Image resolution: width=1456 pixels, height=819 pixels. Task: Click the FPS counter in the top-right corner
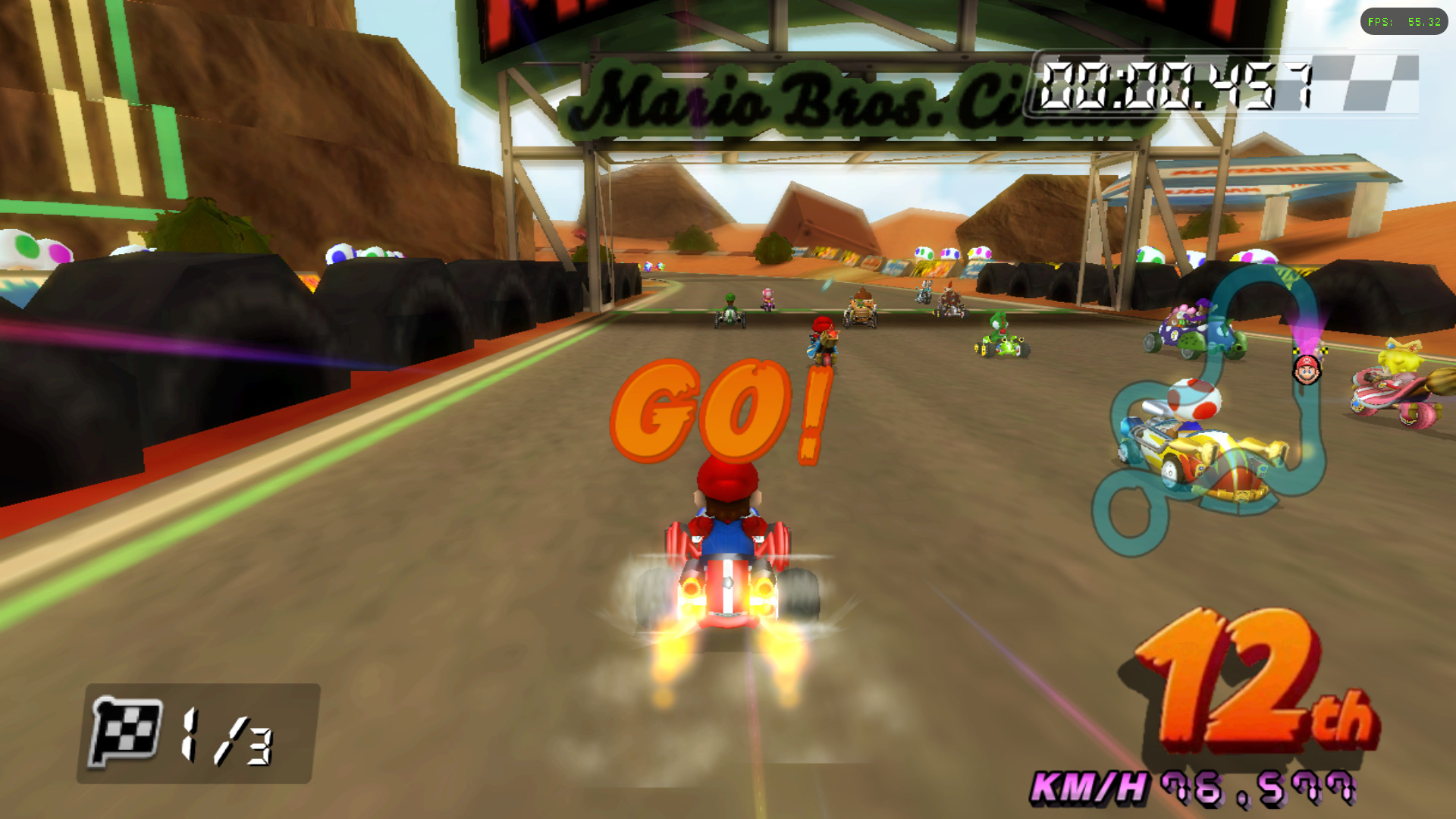tap(1405, 22)
